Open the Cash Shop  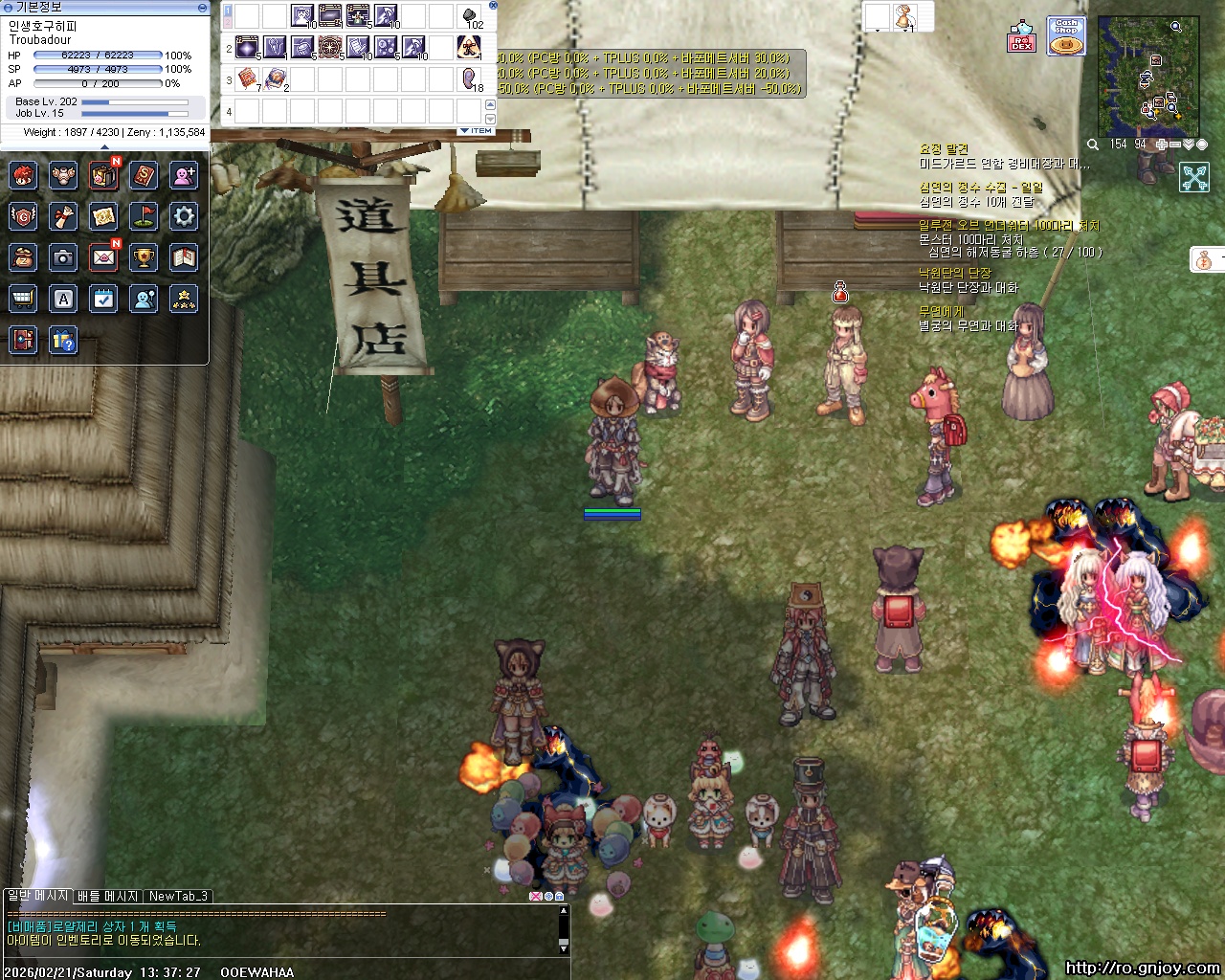(1066, 36)
